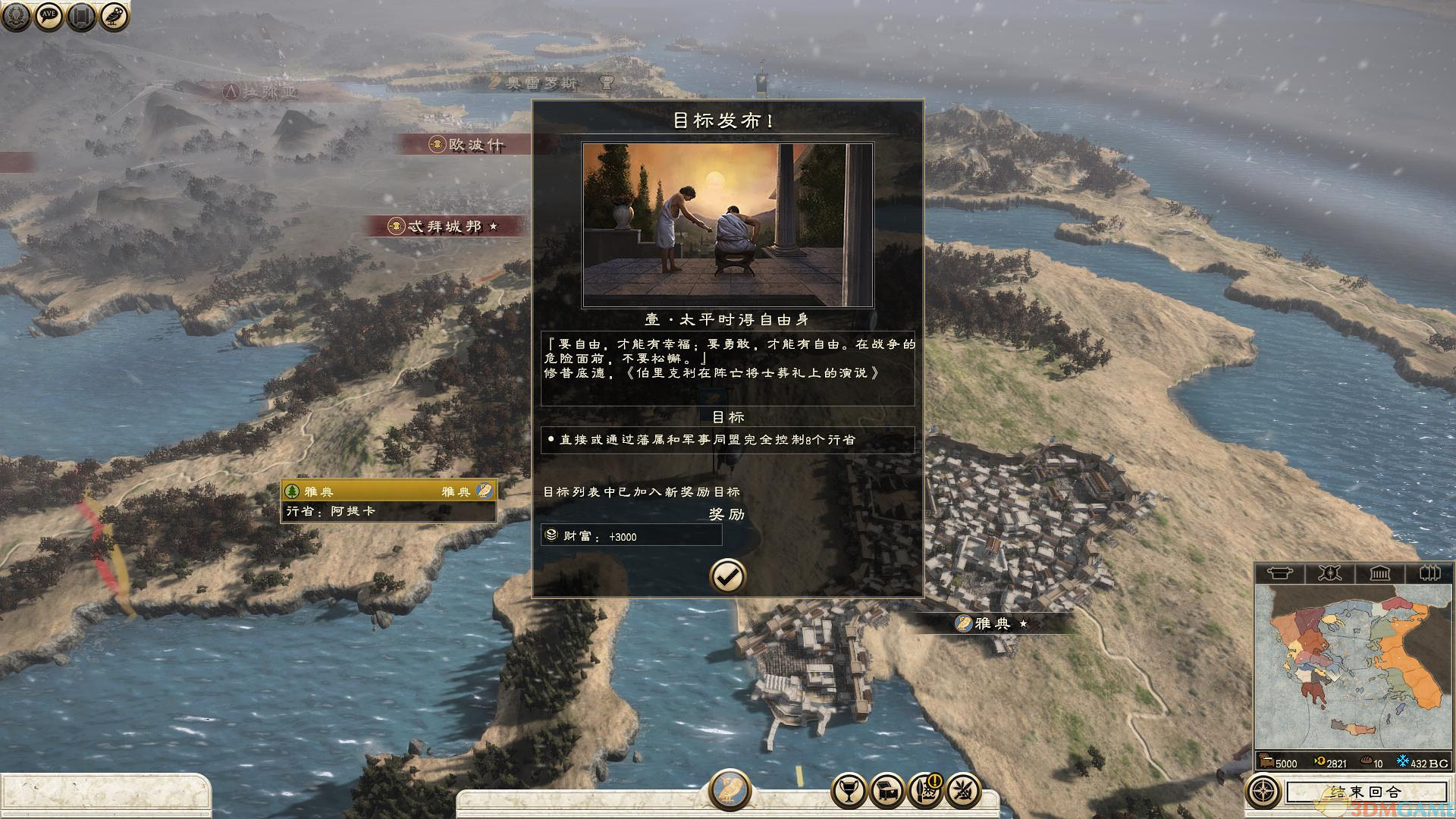The image size is (1456, 819).
Task: Click the owl icon in the top bar
Action: 114,17
